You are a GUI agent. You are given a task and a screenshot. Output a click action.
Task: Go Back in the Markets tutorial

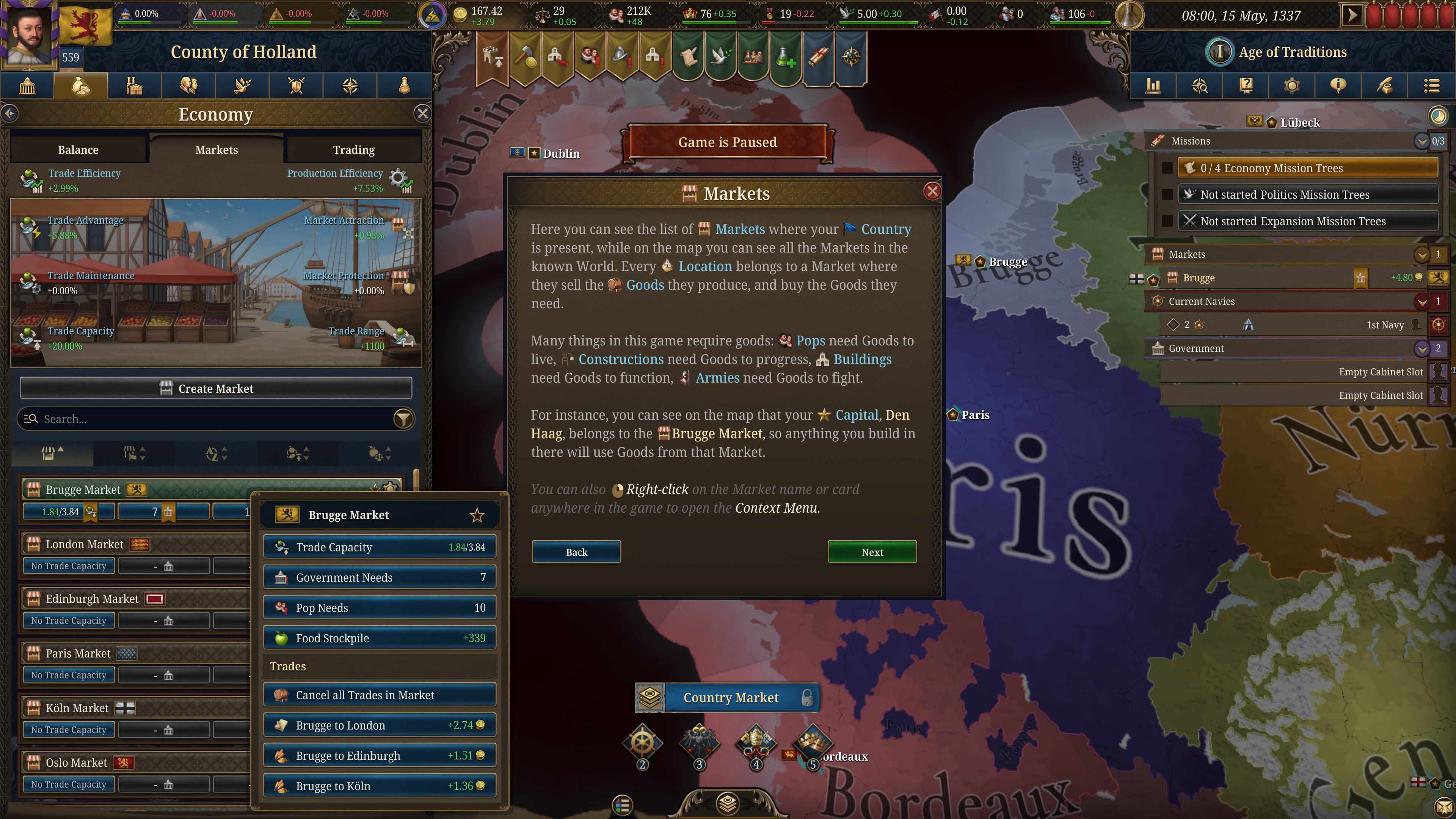coord(576,552)
